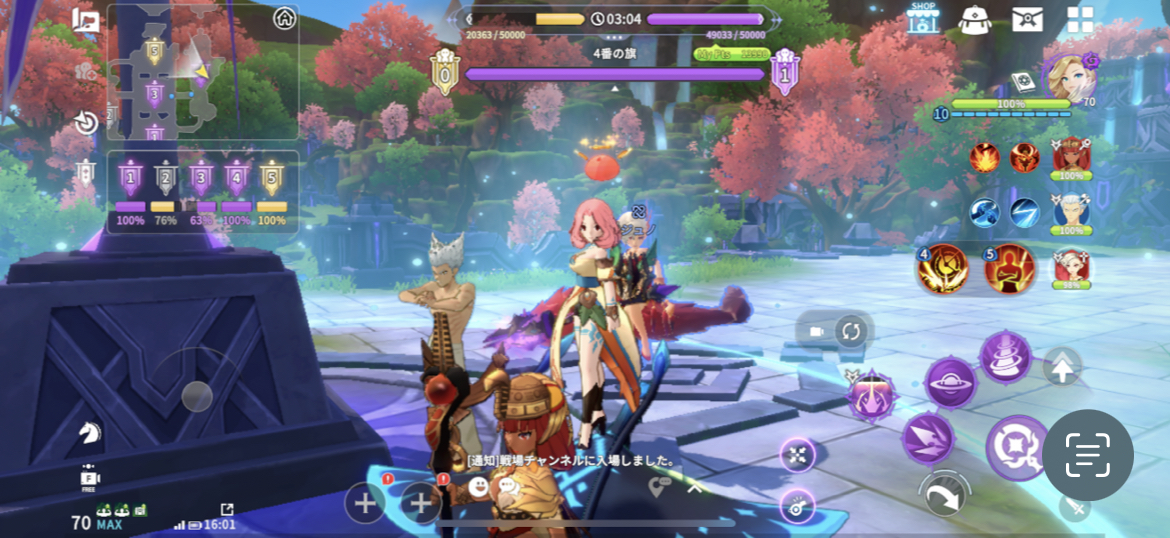Switch to the red-haired party member
This screenshot has width=1170, height=538.
(1071, 157)
